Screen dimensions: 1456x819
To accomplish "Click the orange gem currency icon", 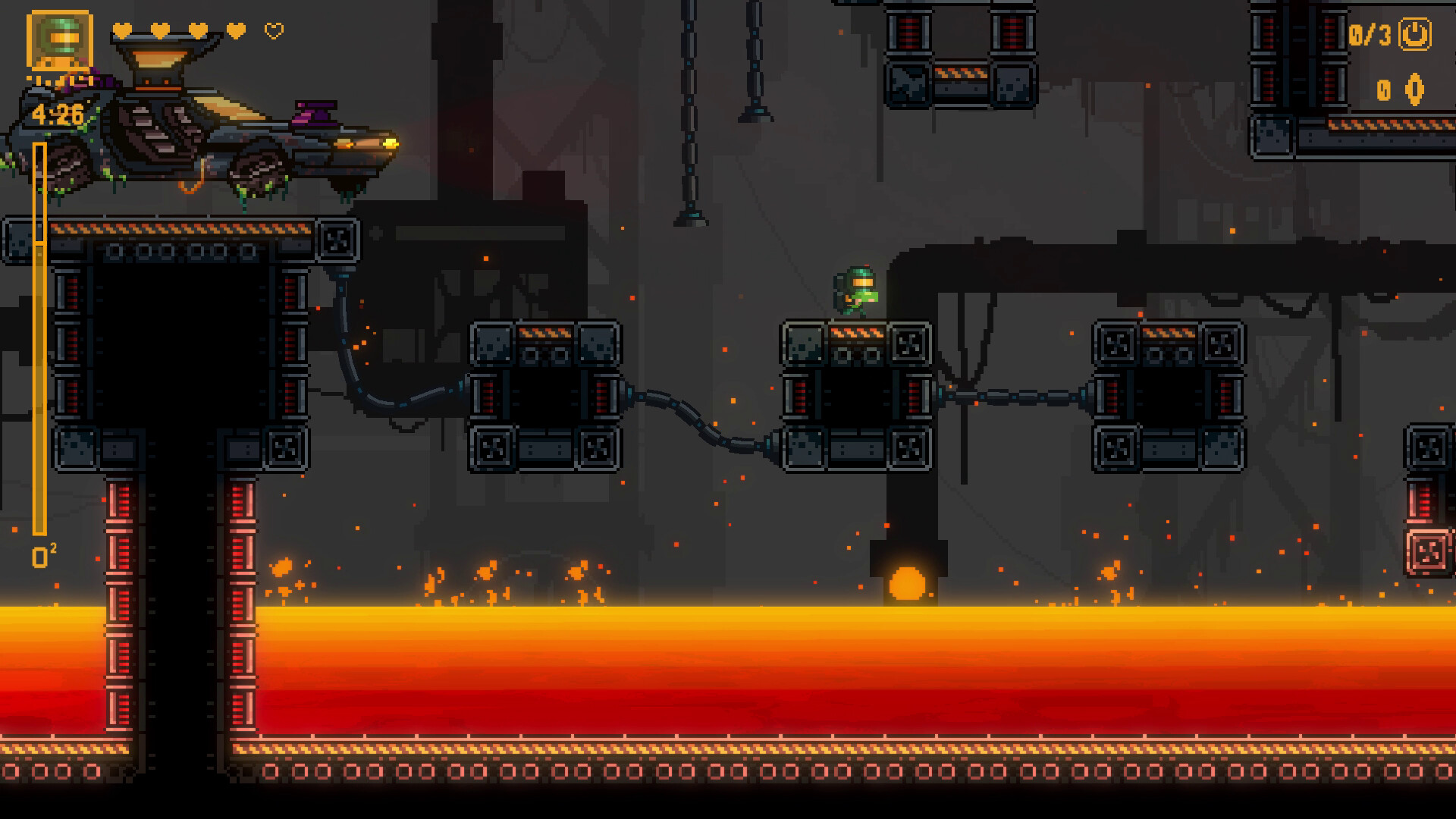I will [x=1414, y=90].
